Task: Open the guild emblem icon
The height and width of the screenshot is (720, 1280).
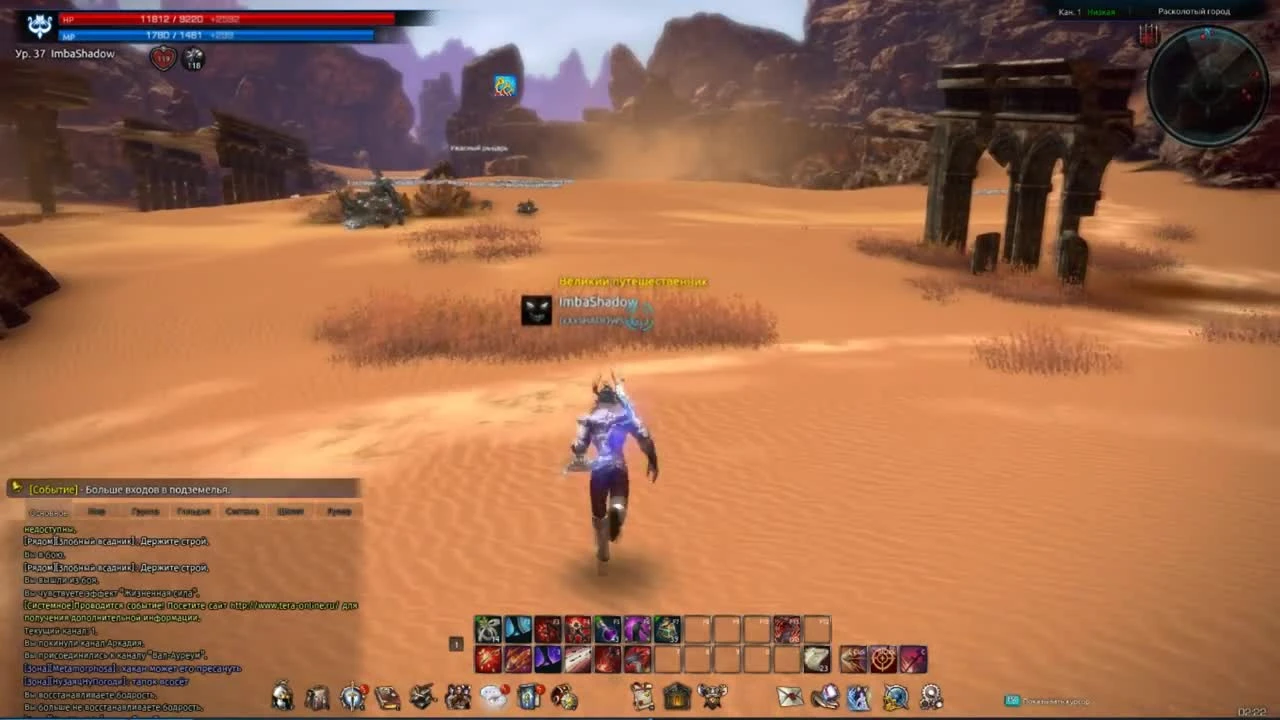Action: (712, 697)
